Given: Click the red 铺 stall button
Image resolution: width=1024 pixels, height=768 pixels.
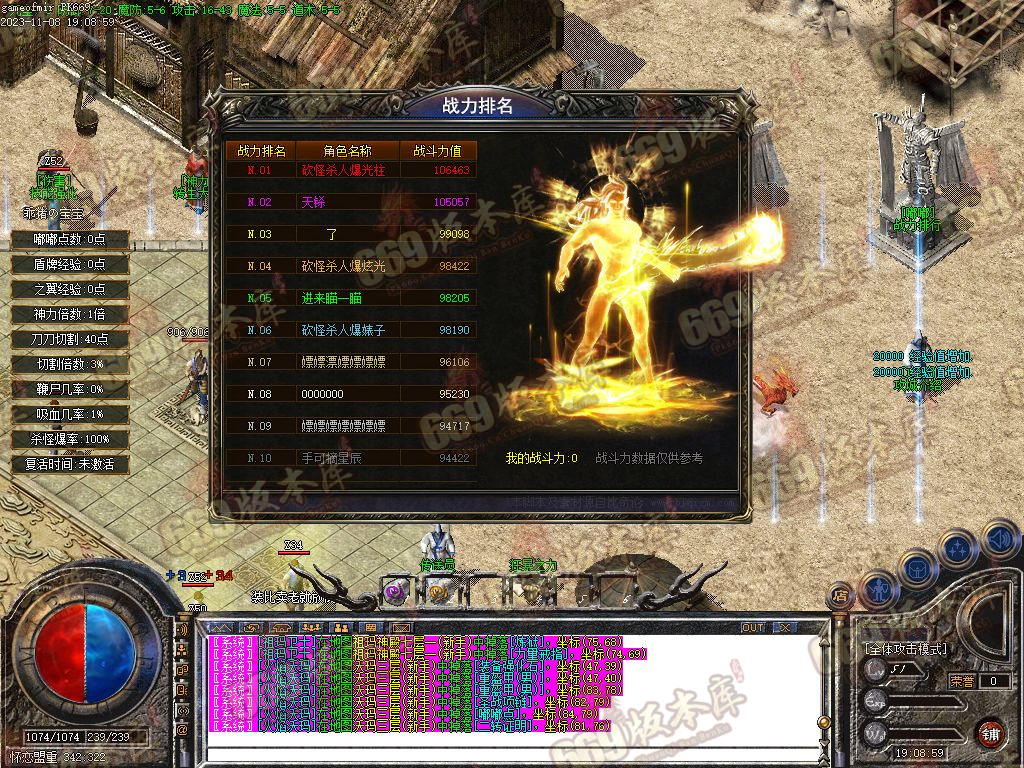Looking at the screenshot, I should pos(990,733).
